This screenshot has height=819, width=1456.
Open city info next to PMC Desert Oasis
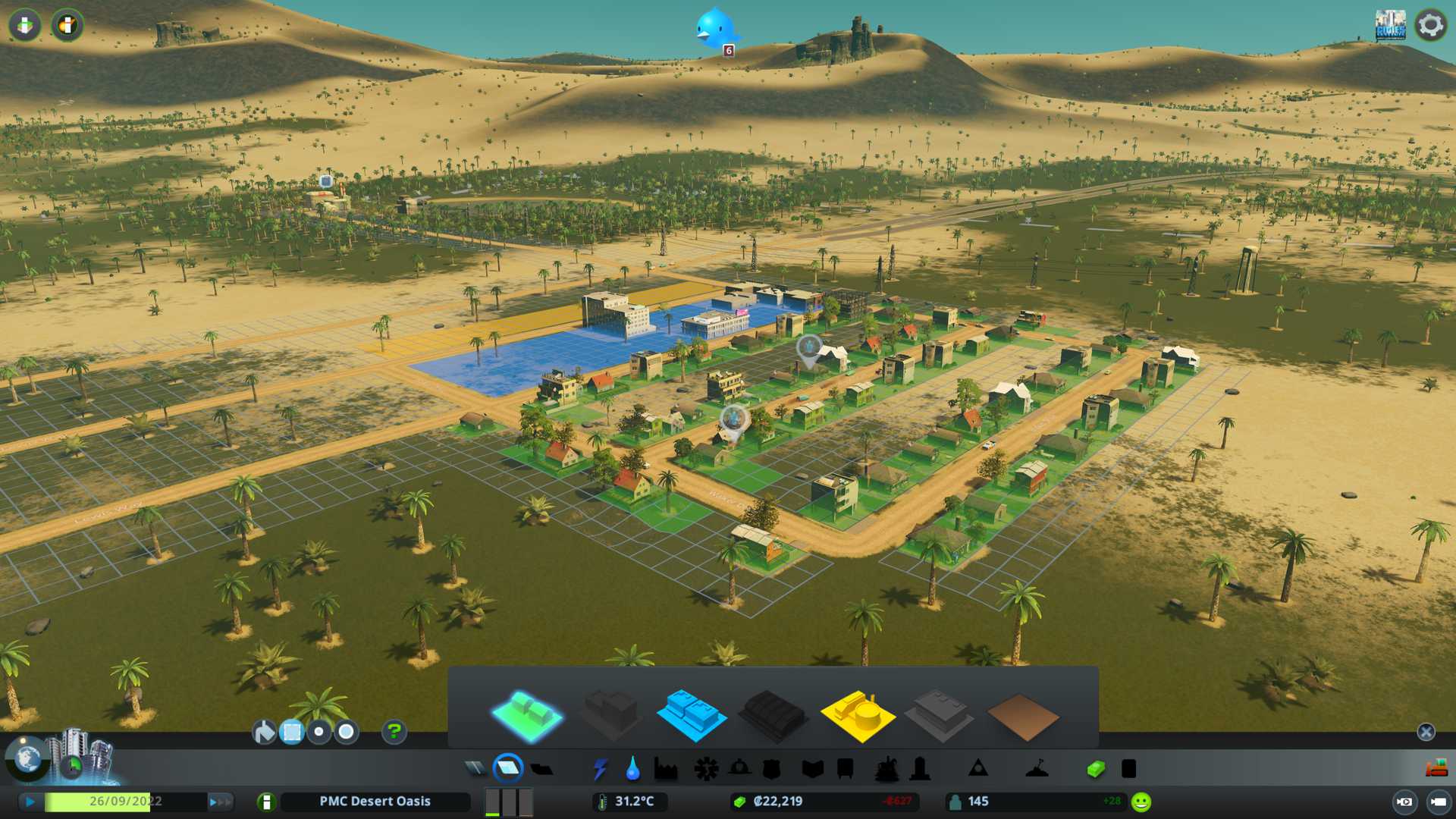click(x=266, y=802)
